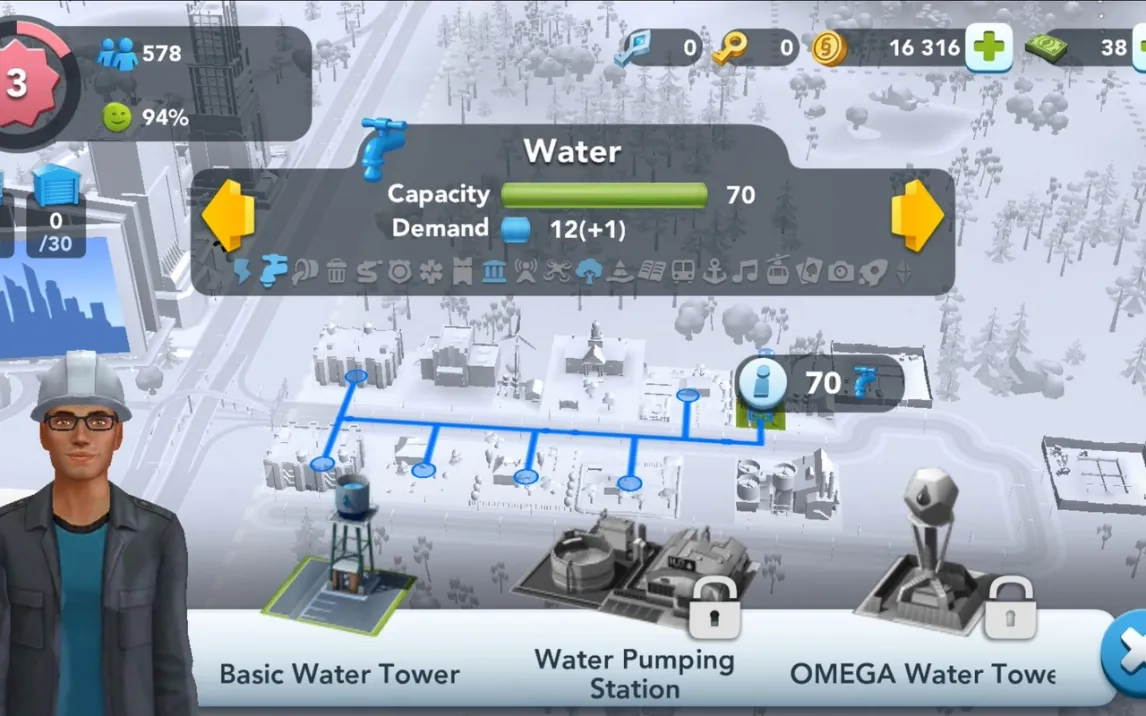Switch to the entertainment music note category
Image resolution: width=1146 pixels, height=716 pixels.
(x=745, y=271)
